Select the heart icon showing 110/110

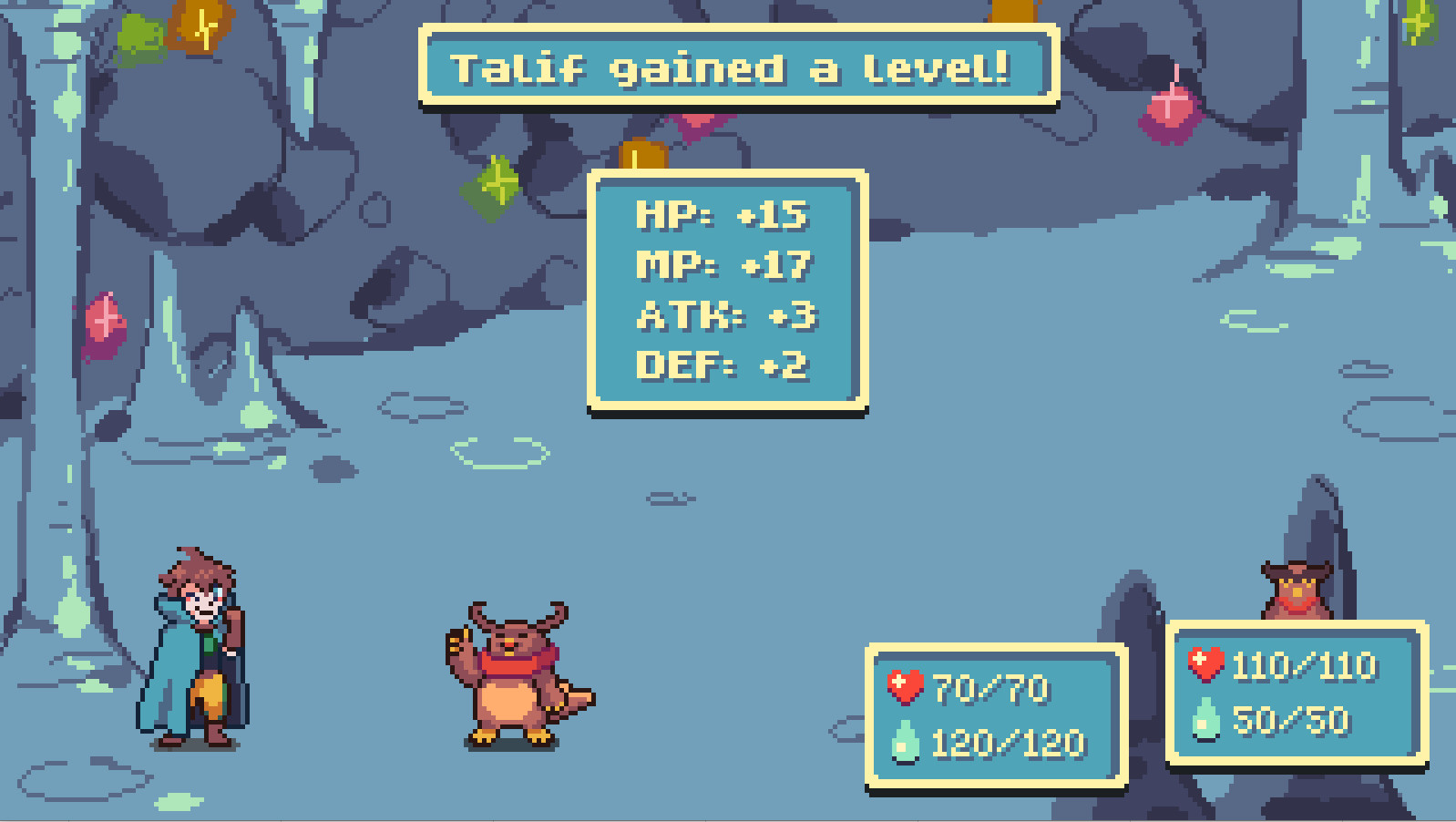(x=1204, y=662)
